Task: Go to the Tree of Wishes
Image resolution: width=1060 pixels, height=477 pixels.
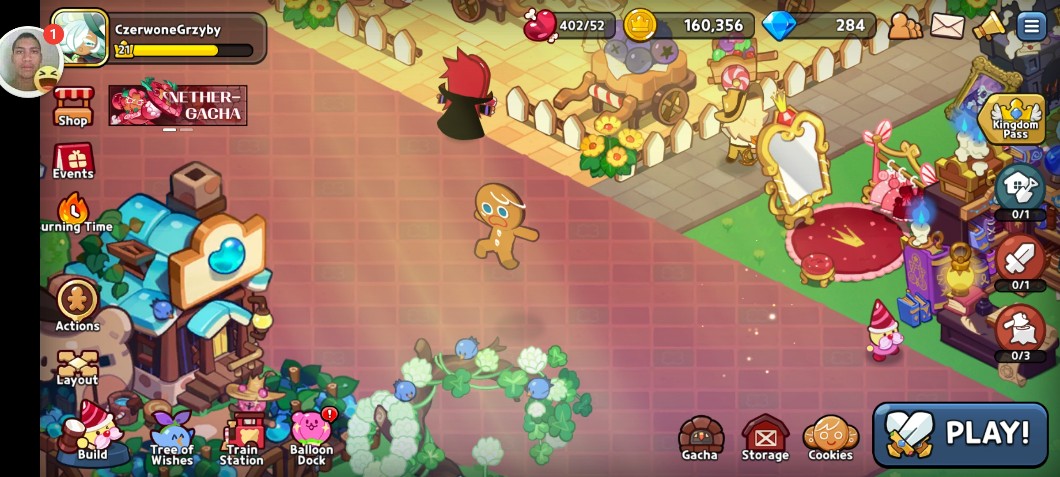Action: [172, 438]
